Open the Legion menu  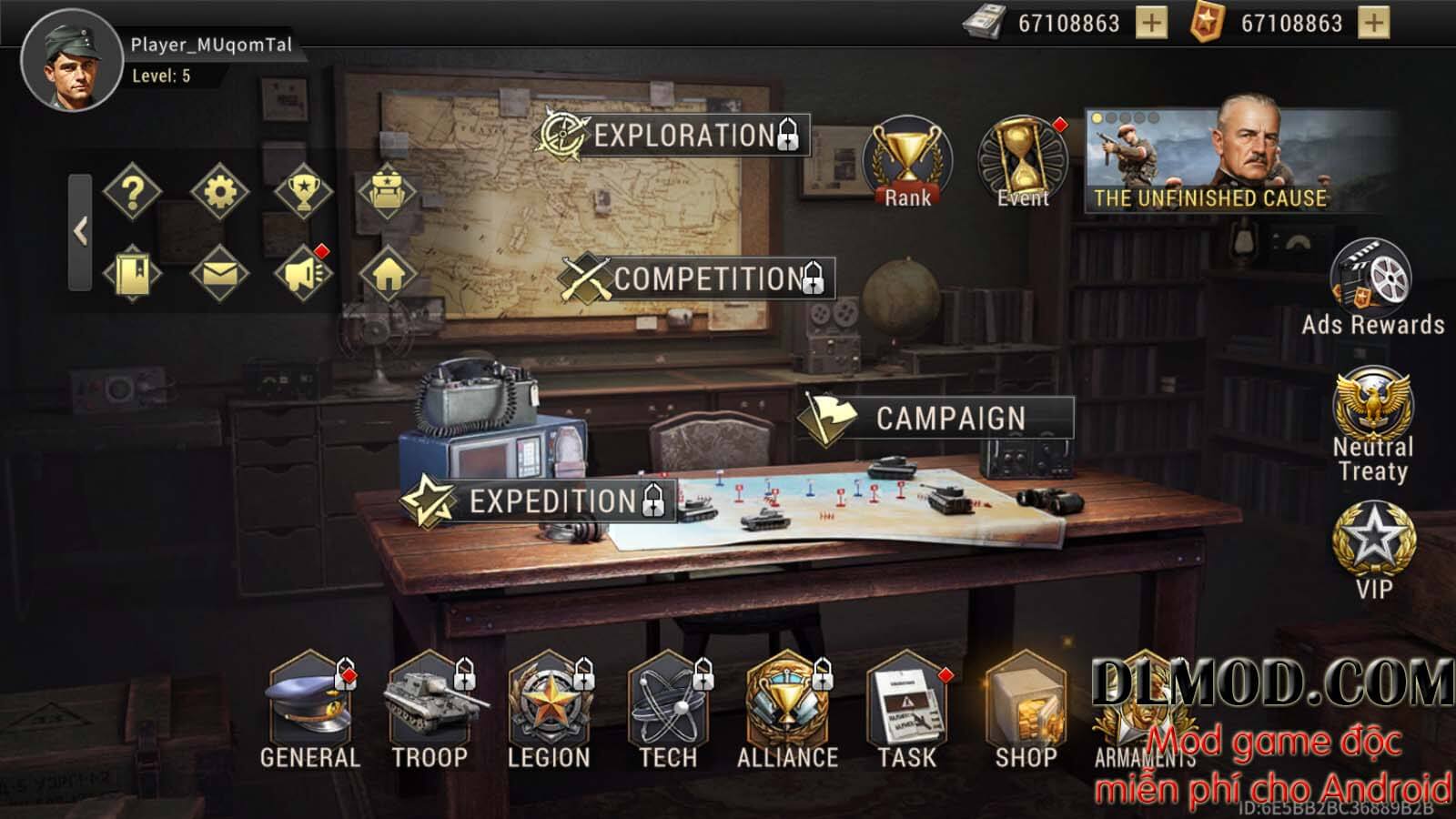[549, 710]
